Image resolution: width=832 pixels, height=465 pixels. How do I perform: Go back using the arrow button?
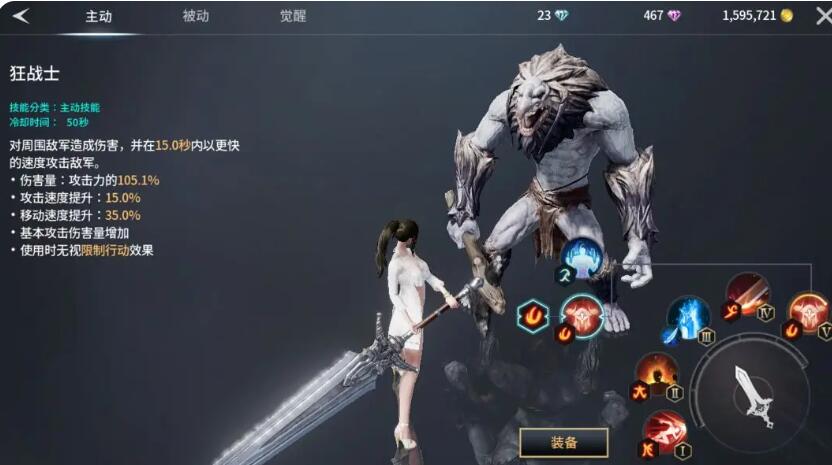[21, 16]
